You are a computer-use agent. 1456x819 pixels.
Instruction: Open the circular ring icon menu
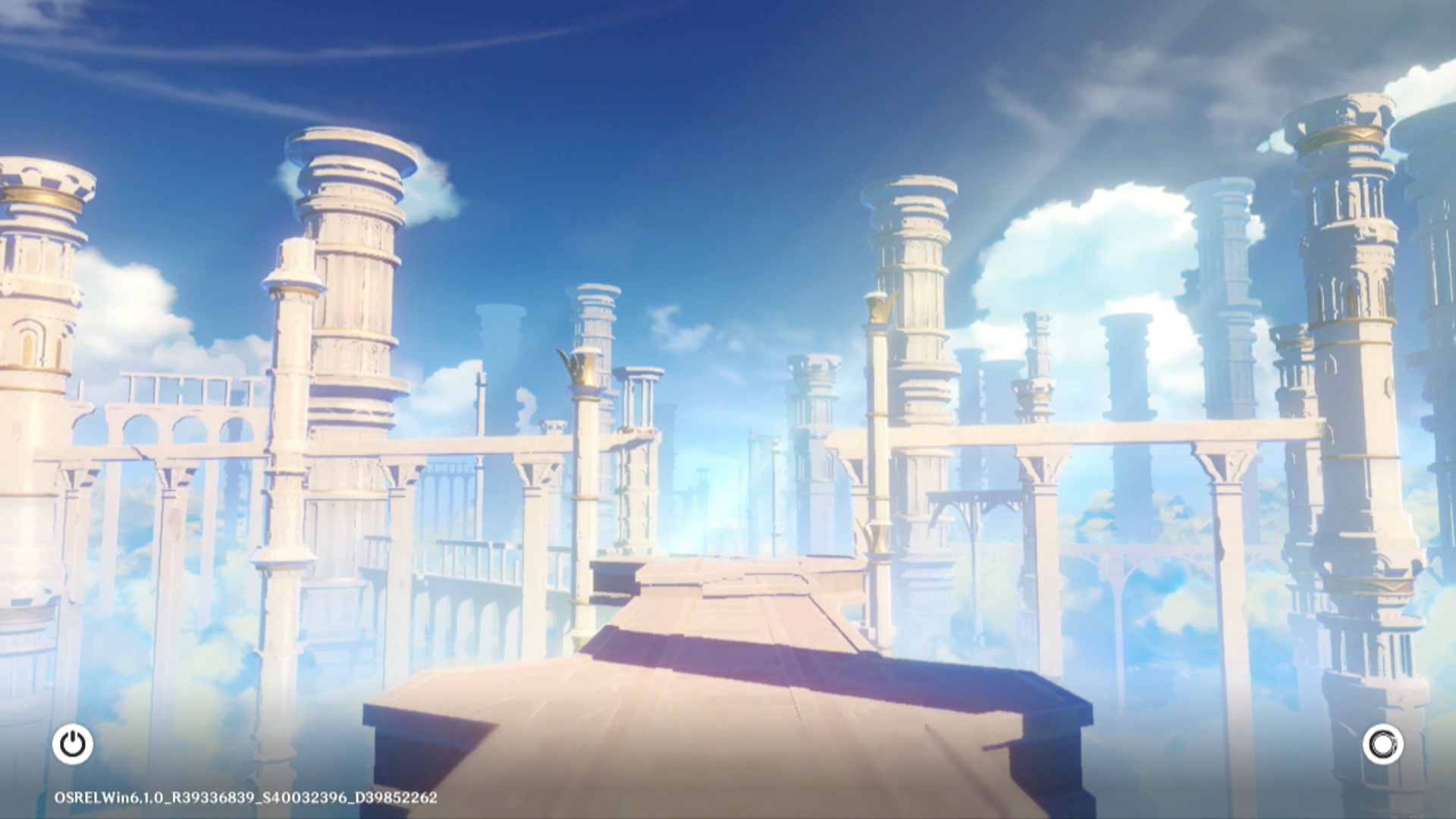[1382, 744]
